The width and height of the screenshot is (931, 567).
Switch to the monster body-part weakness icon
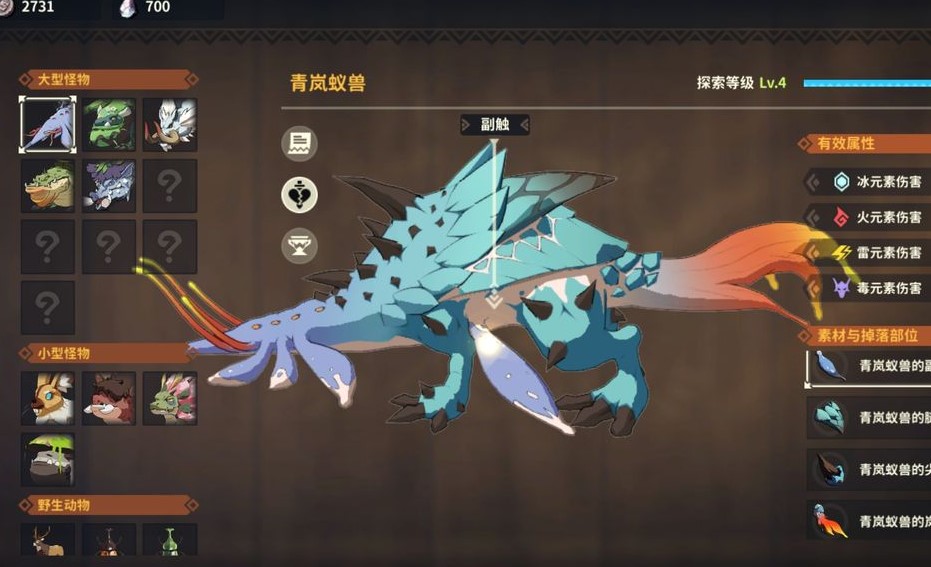point(299,195)
